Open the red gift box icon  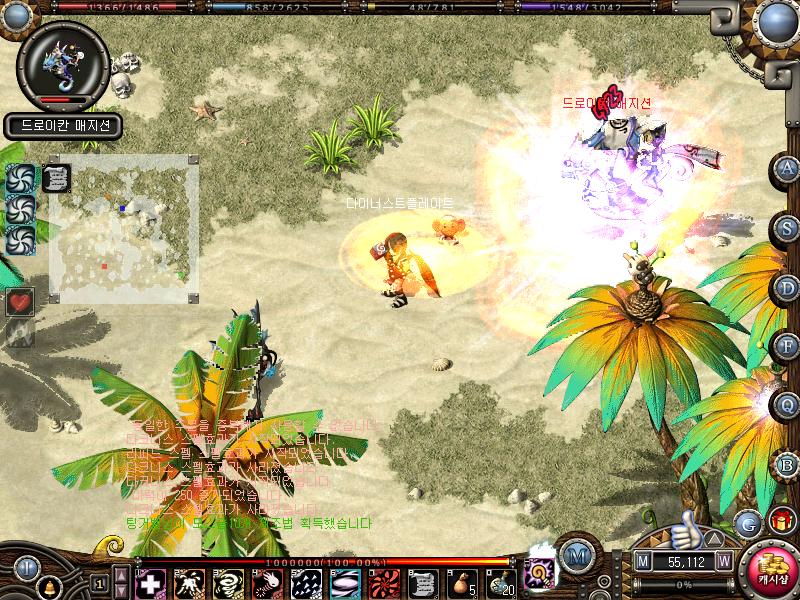781,521
